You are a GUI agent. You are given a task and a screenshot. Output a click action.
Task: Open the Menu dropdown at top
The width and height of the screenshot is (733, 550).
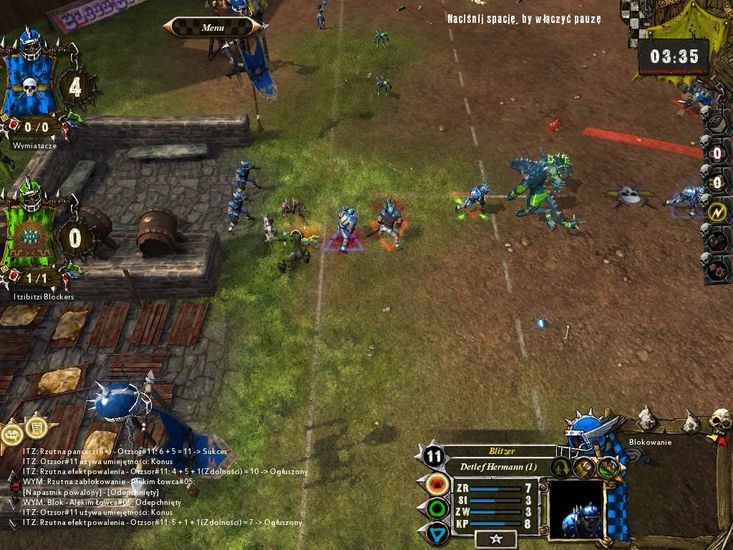pyautogui.click(x=213, y=27)
